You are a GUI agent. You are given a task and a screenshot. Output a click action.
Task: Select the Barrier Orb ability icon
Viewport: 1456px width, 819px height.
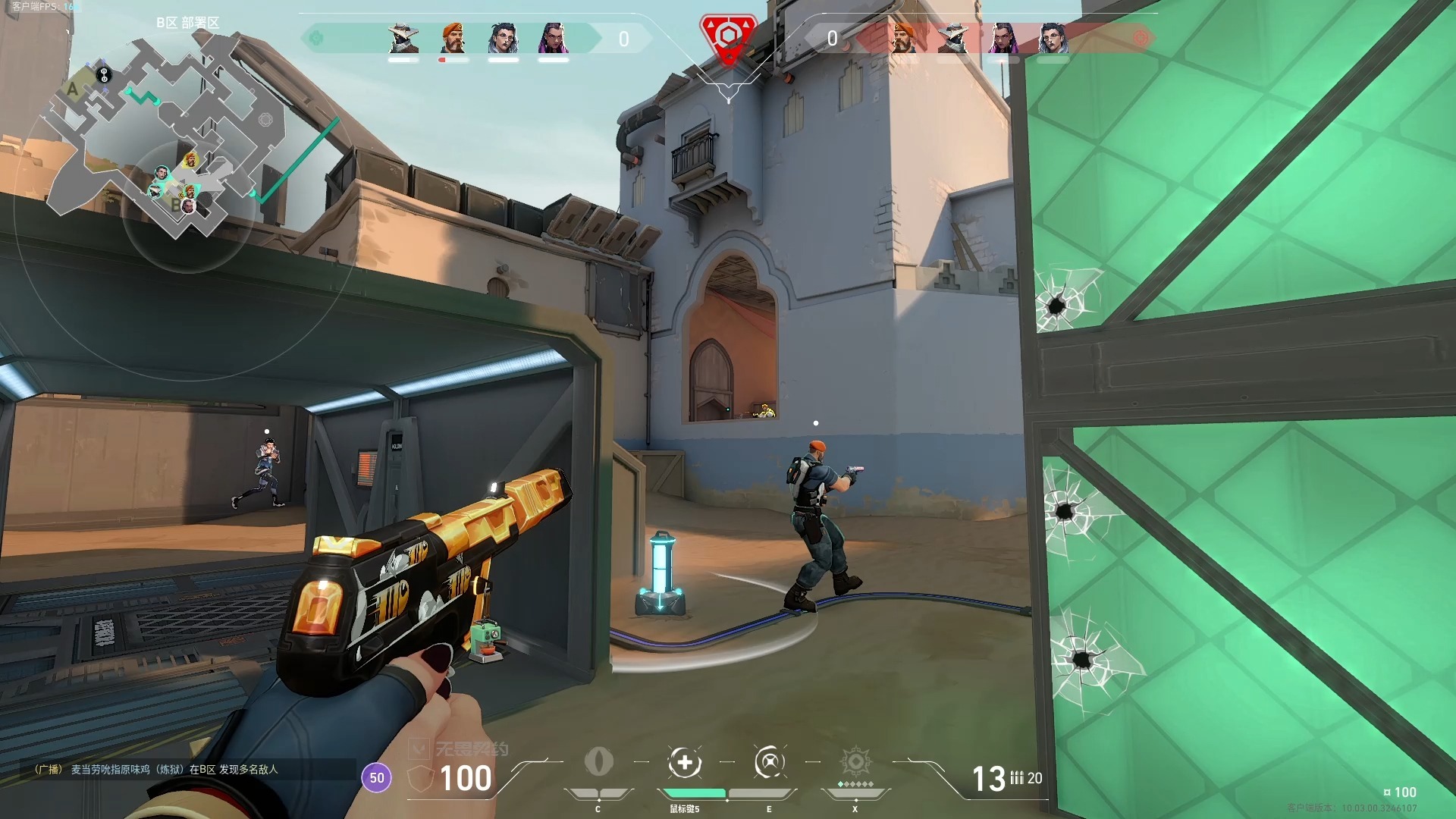599,762
